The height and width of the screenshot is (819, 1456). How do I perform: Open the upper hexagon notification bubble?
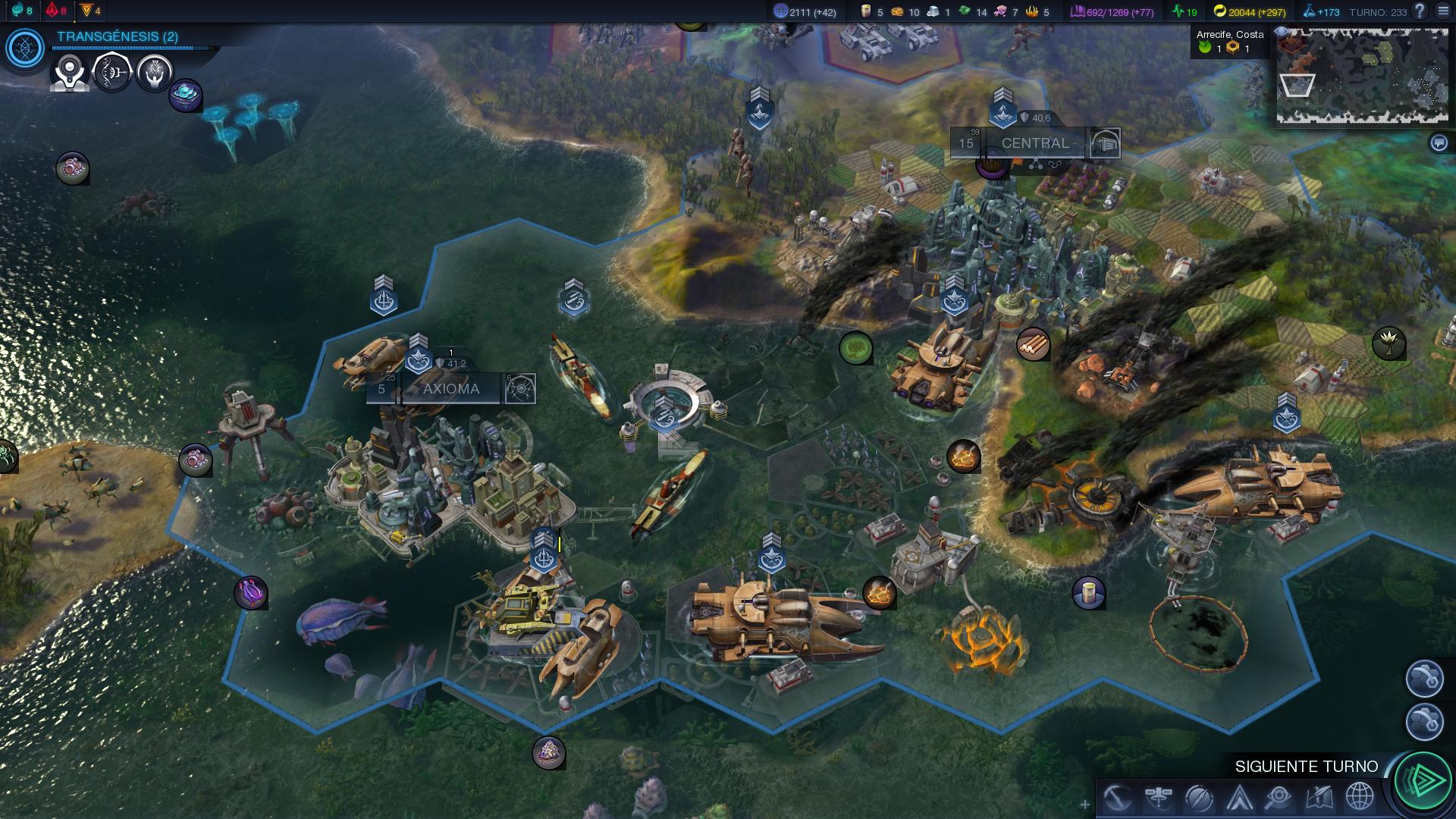1424,678
